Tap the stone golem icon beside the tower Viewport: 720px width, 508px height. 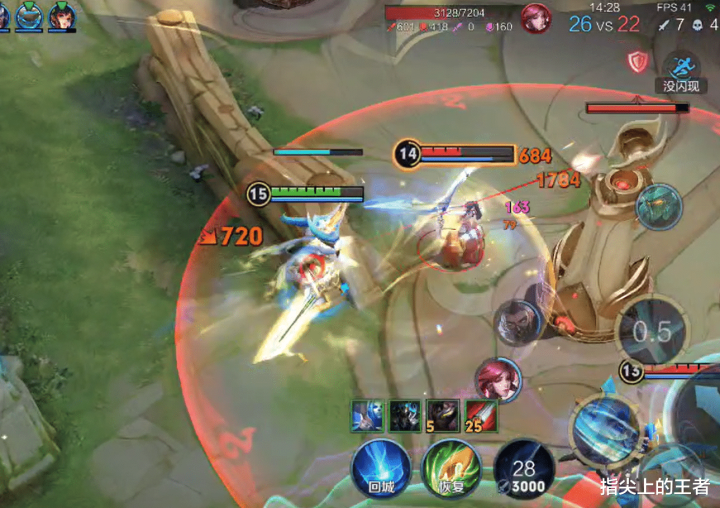pyautogui.click(x=659, y=207)
